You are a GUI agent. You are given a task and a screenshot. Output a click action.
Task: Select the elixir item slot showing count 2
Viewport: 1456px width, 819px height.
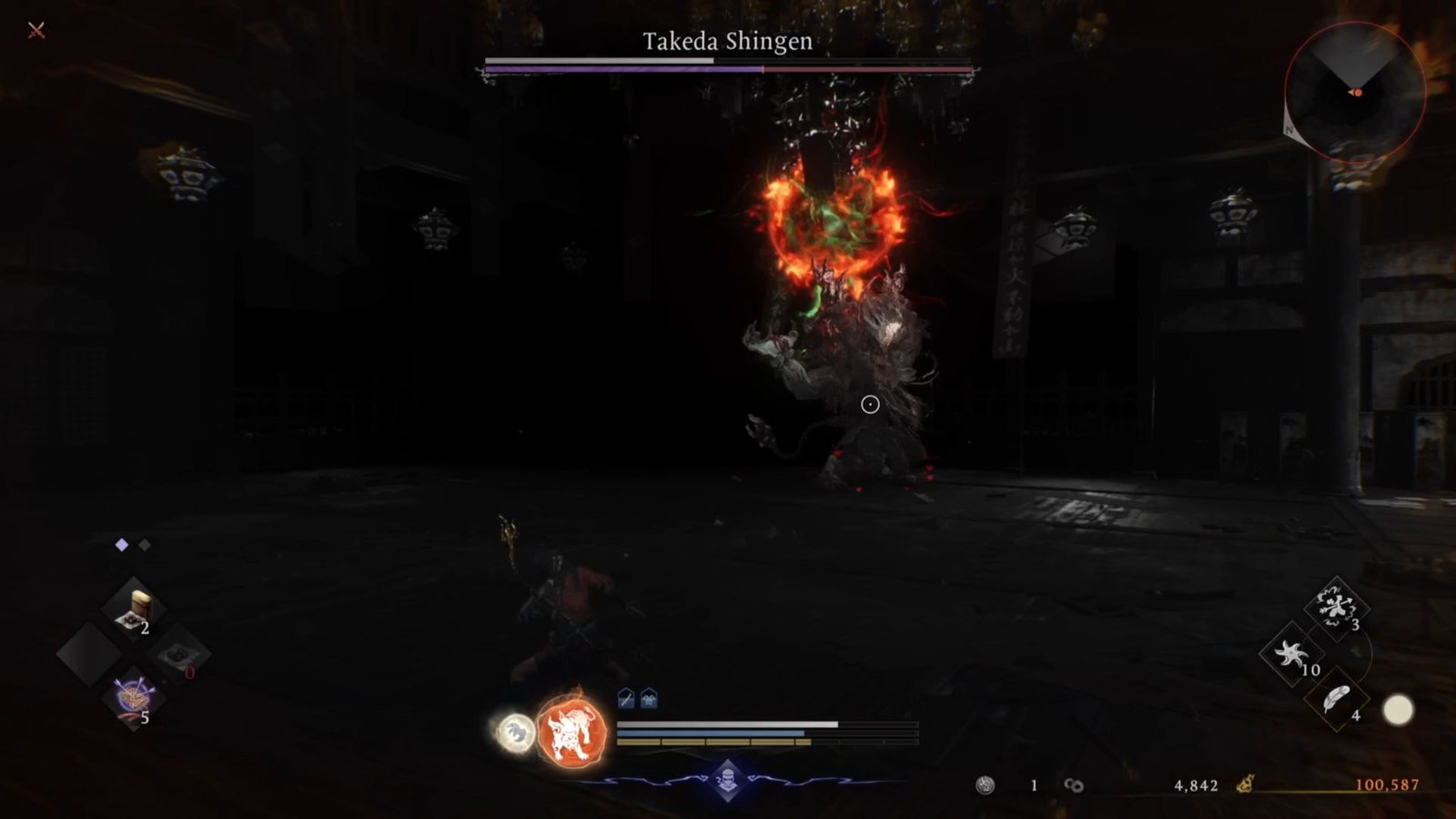point(135,605)
